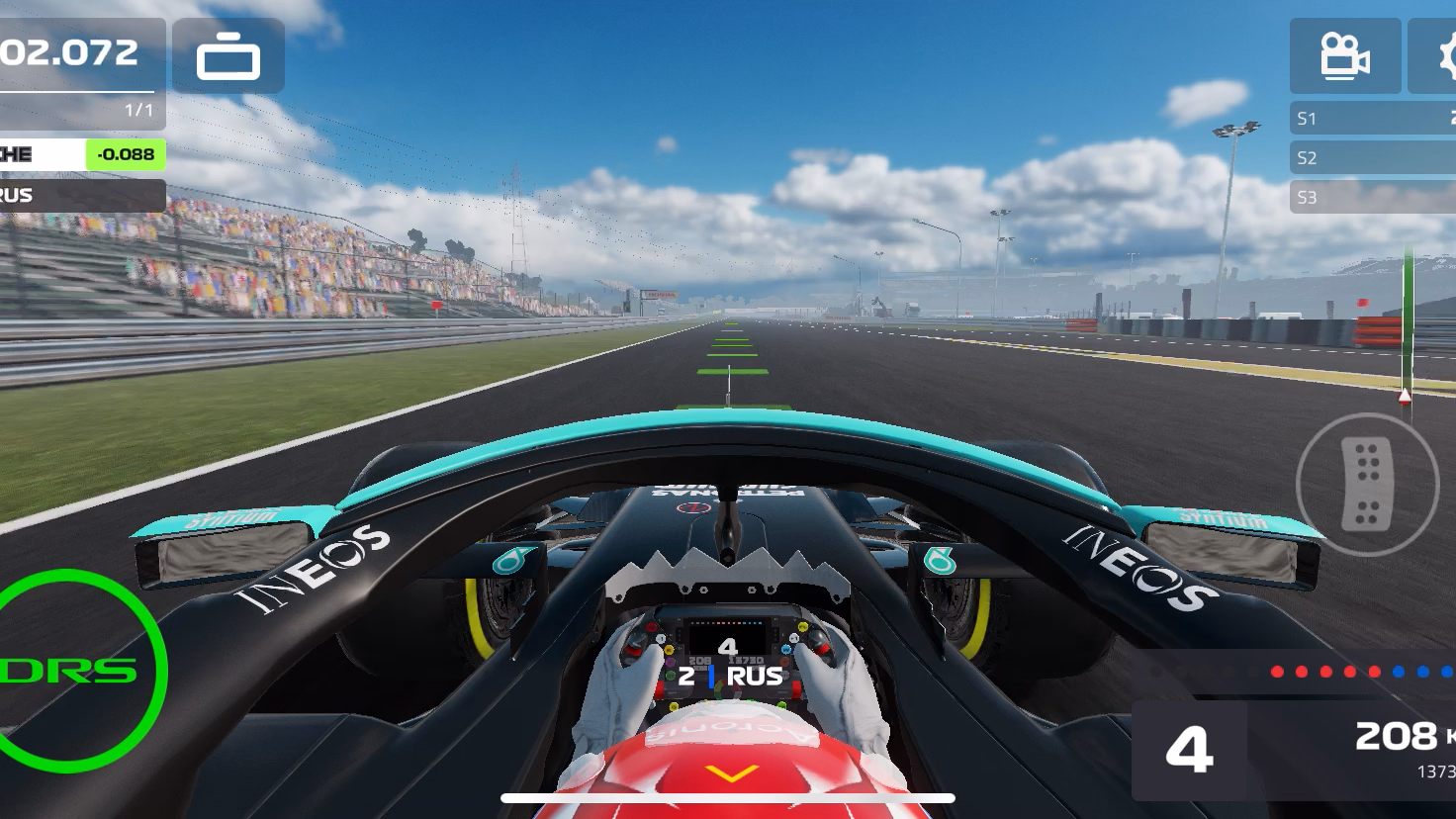1456x819 pixels.
Task: Switch camera view with the camera icon
Action: click(x=1344, y=56)
